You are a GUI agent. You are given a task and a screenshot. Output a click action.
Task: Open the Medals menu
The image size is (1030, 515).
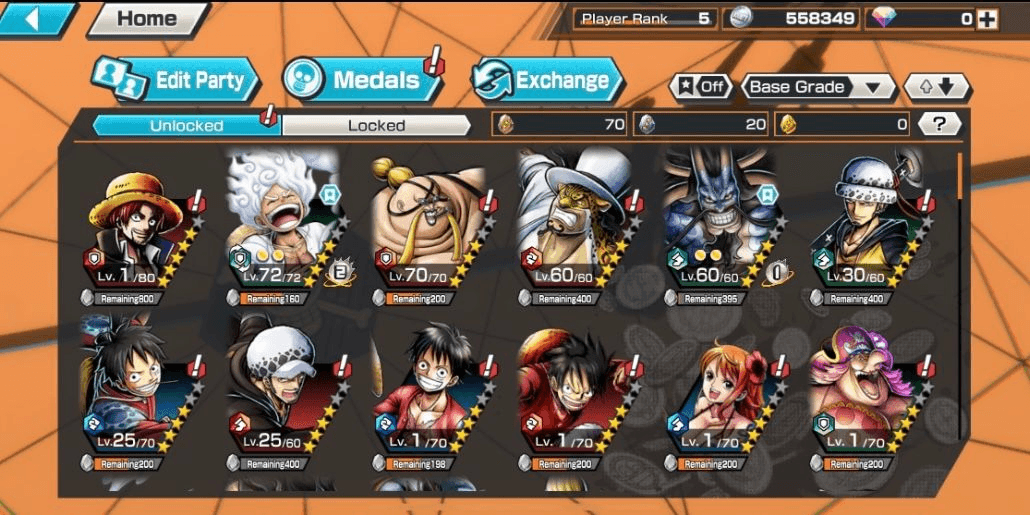point(362,81)
